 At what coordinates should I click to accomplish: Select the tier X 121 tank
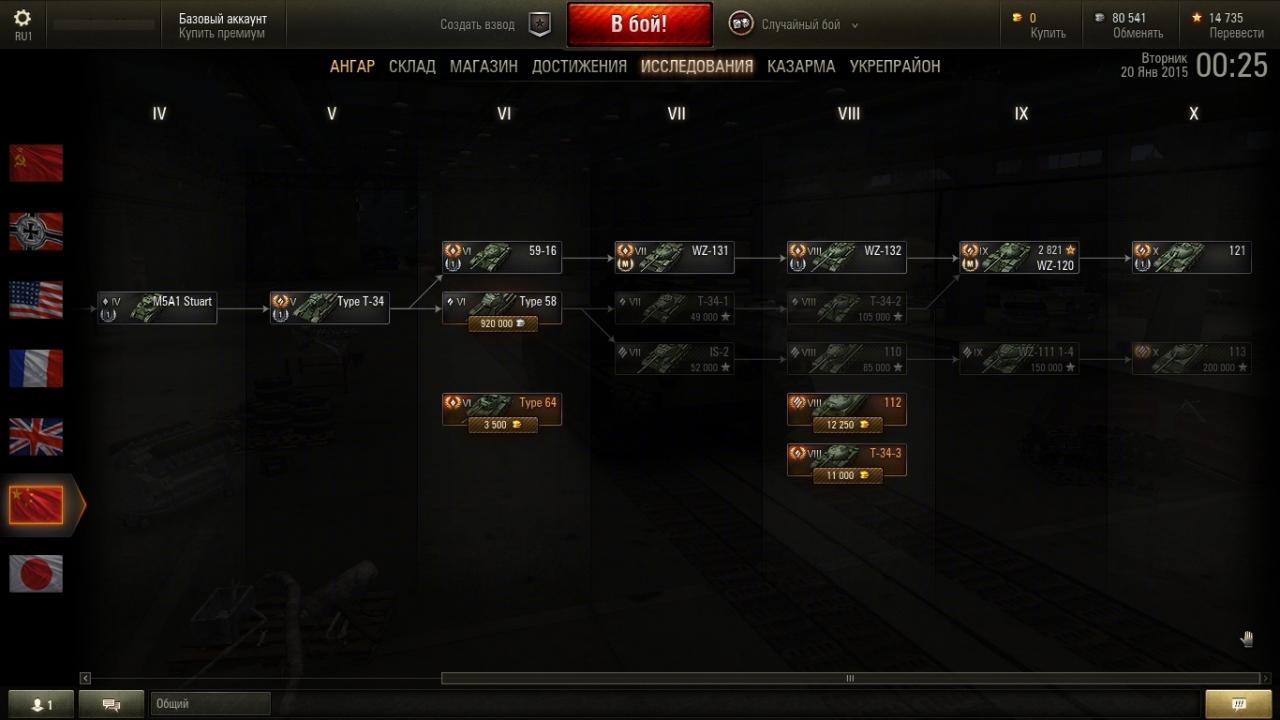click(x=1191, y=257)
